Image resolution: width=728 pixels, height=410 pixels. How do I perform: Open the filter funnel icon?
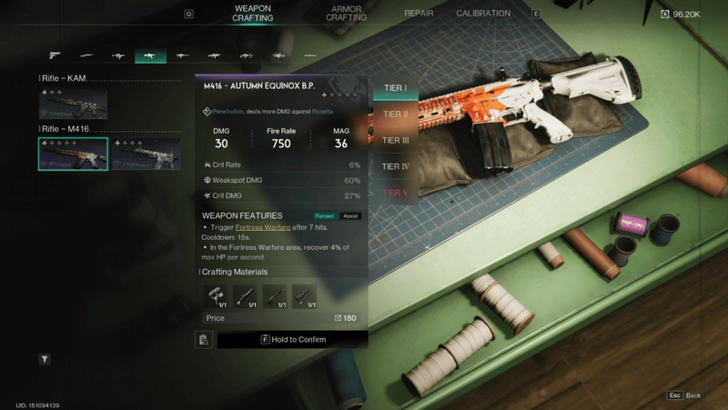[x=44, y=358]
